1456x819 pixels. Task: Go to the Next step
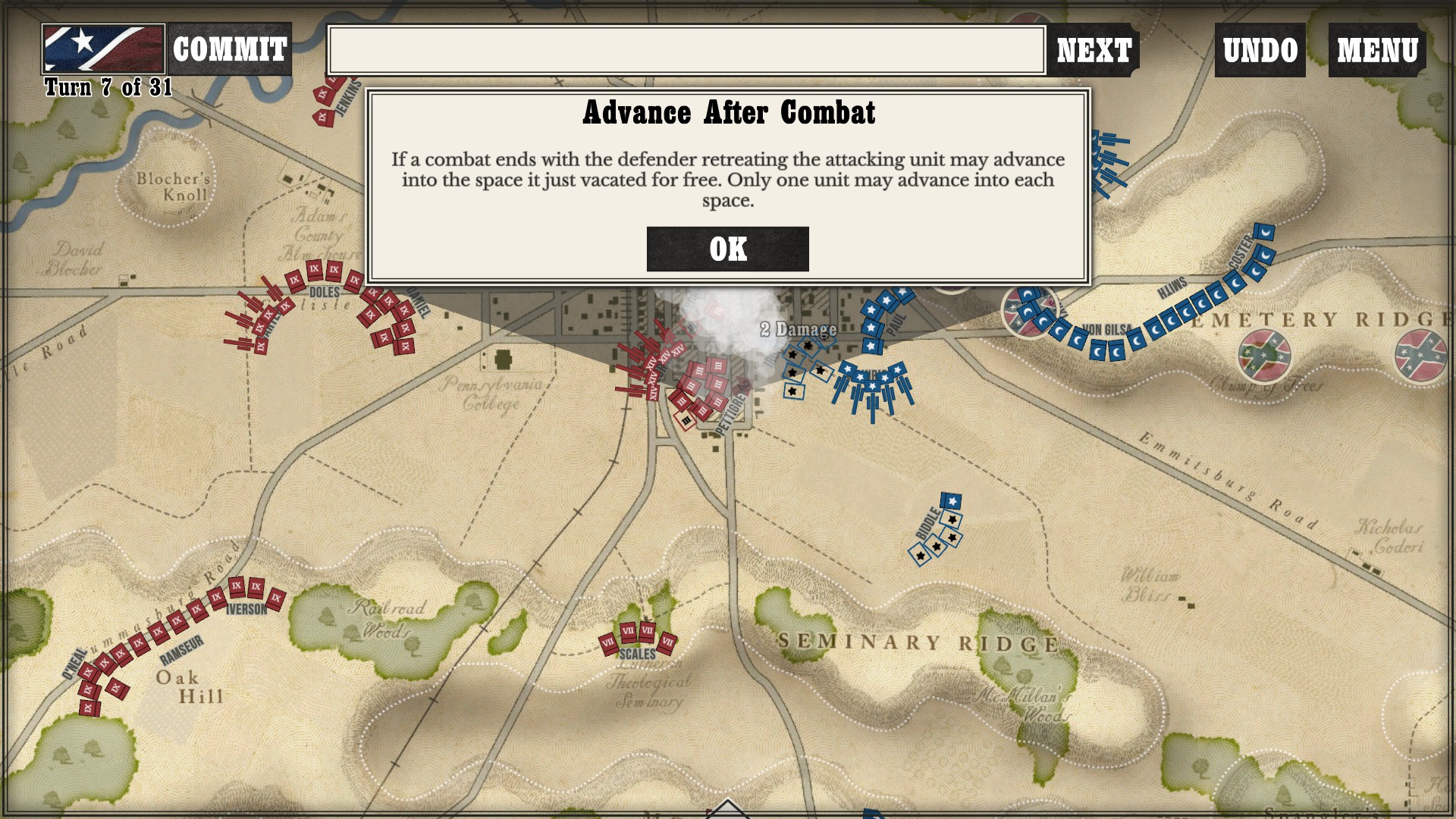pos(1094,50)
